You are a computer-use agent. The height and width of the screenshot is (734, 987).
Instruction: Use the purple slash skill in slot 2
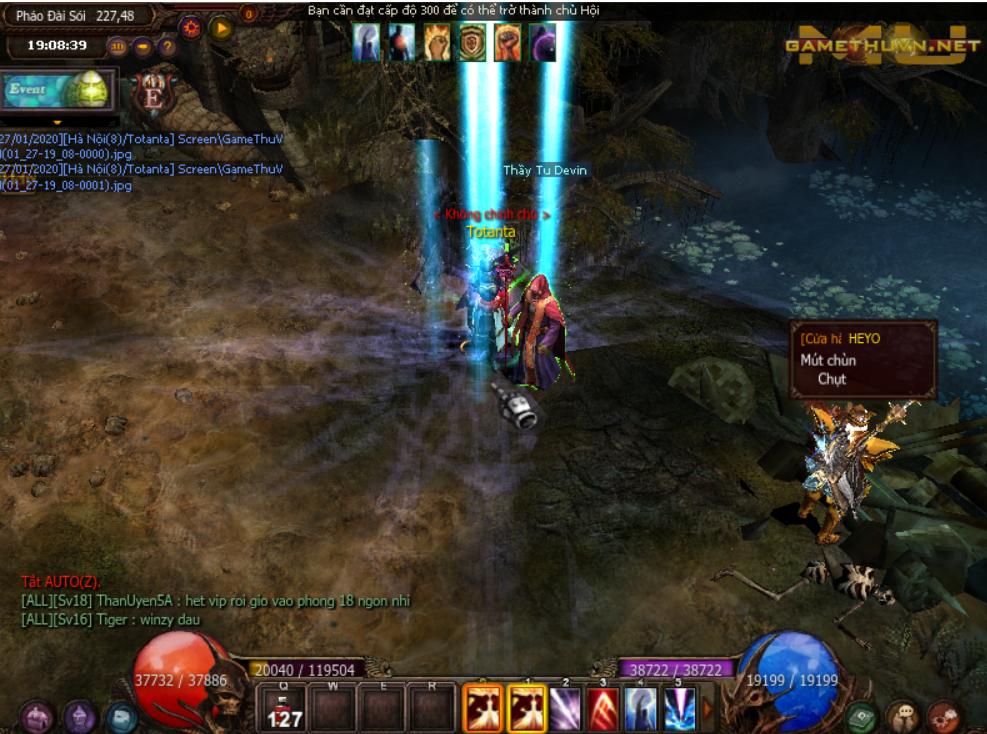(x=565, y=707)
